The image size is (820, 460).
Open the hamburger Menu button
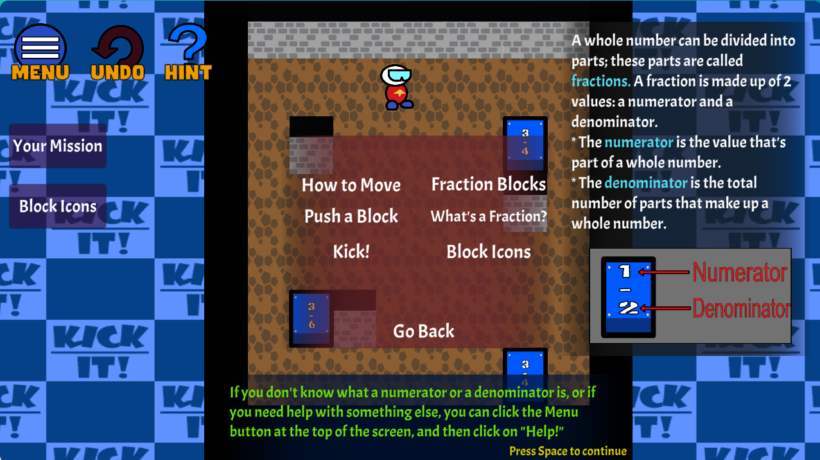click(40, 50)
